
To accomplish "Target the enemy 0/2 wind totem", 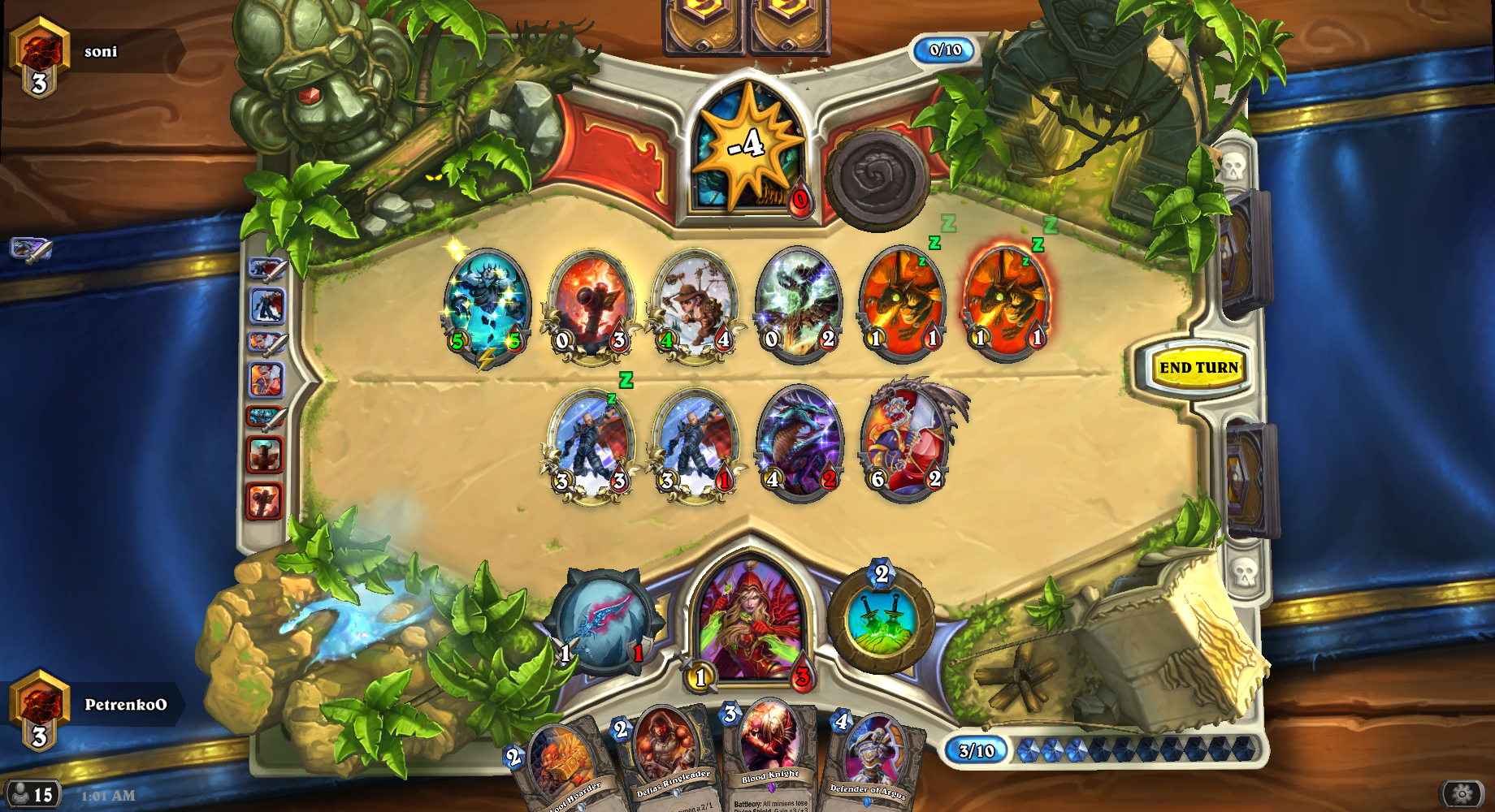I will click(x=799, y=303).
